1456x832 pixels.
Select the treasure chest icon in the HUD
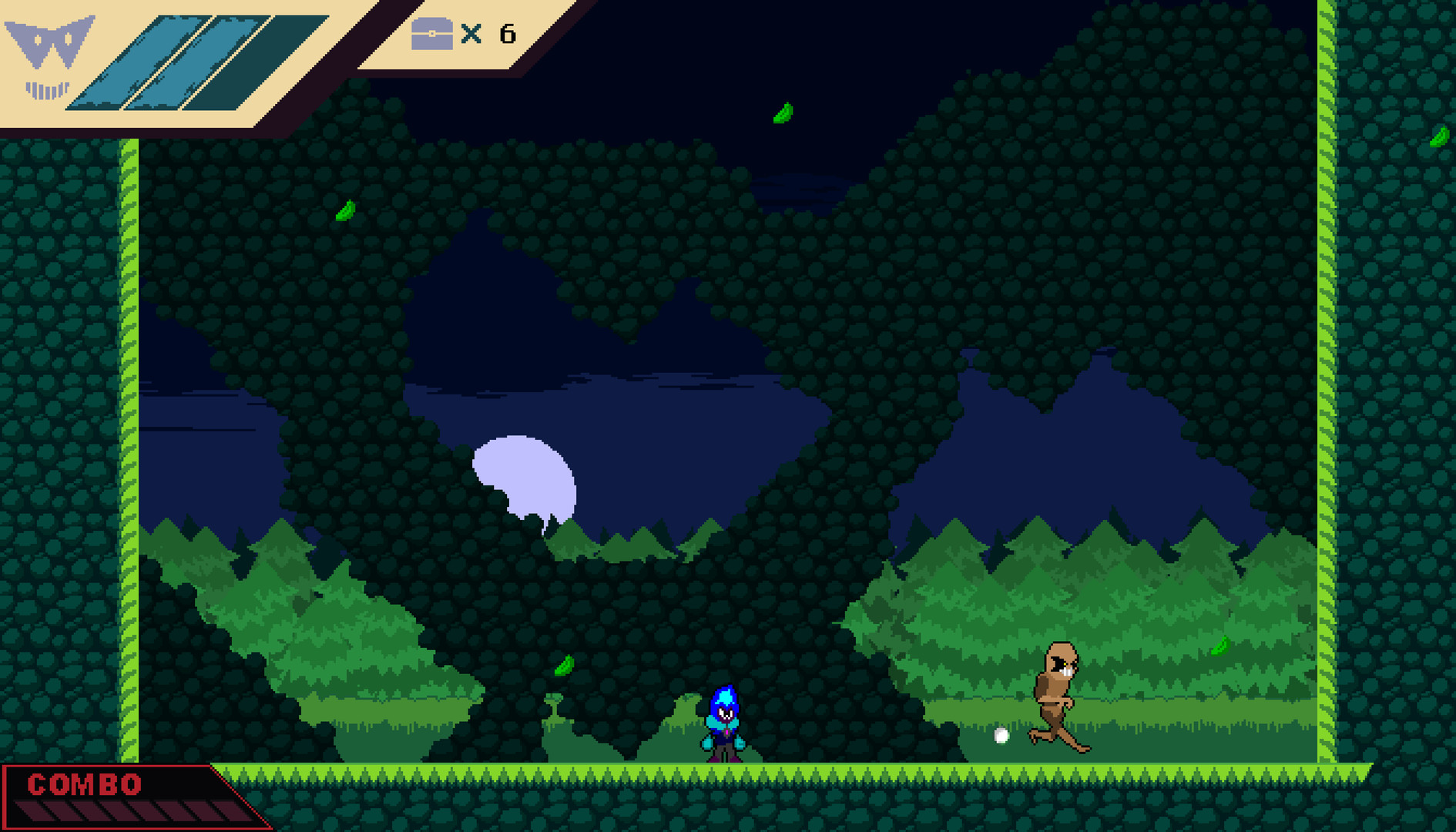click(x=432, y=34)
